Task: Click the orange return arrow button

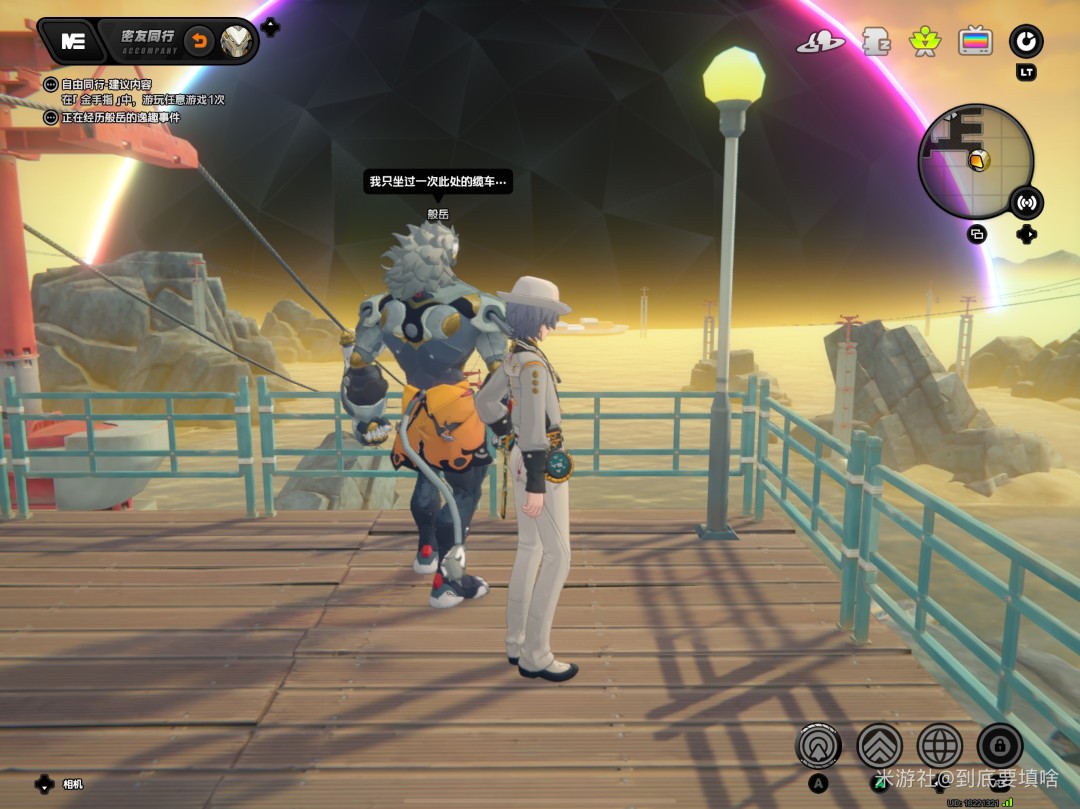Action: coord(199,41)
